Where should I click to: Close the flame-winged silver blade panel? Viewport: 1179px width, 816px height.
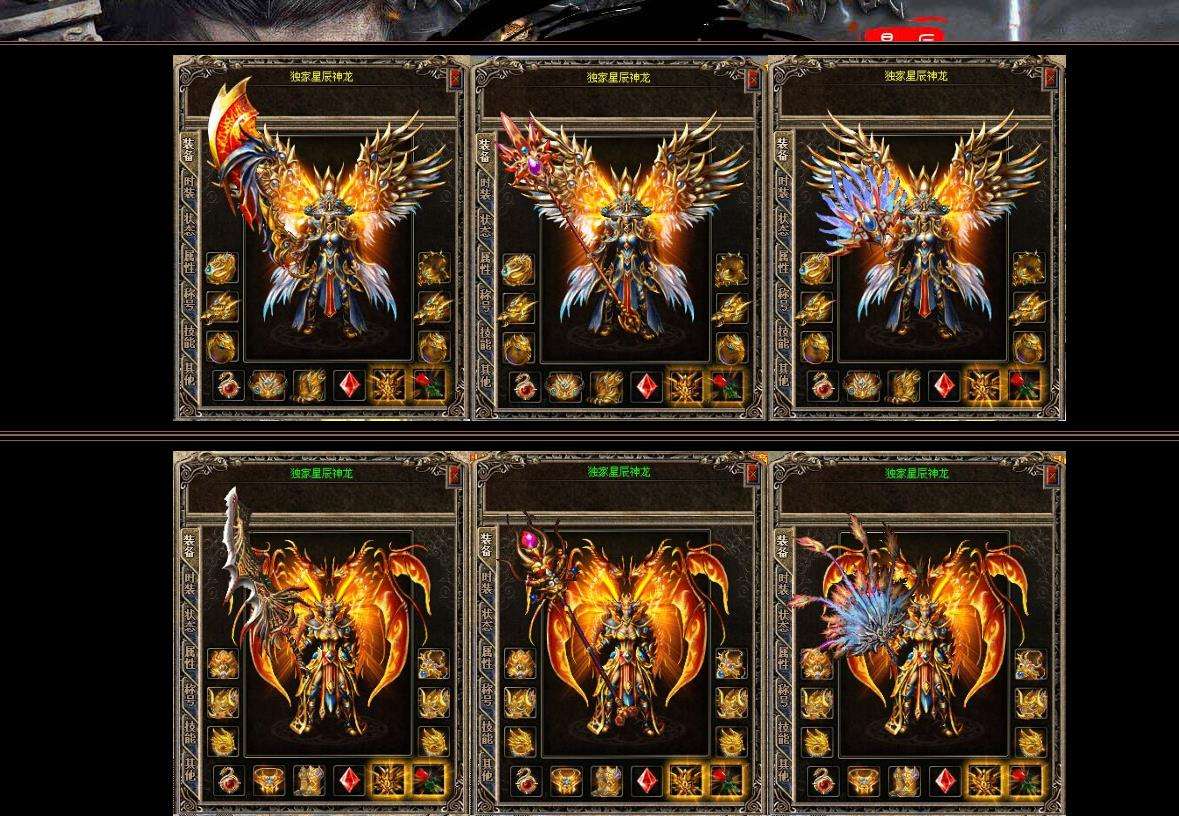click(x=455, y=474)
